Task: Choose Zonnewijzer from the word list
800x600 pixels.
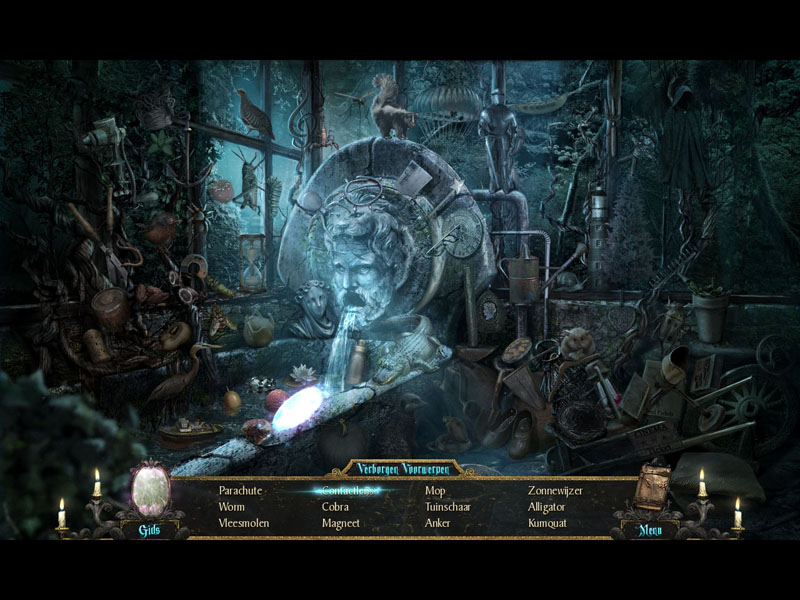Action: click(555, 491)
